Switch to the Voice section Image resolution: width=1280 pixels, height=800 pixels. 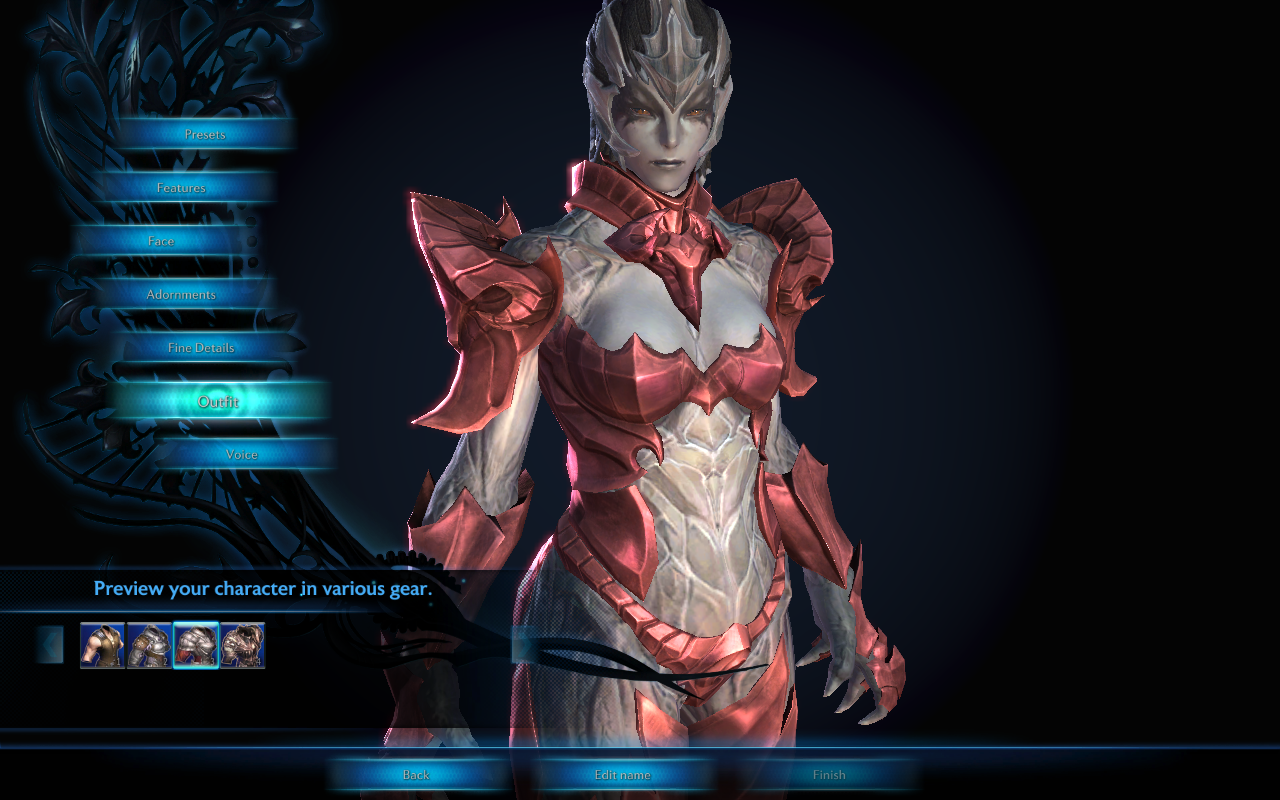tap(242, 455)
